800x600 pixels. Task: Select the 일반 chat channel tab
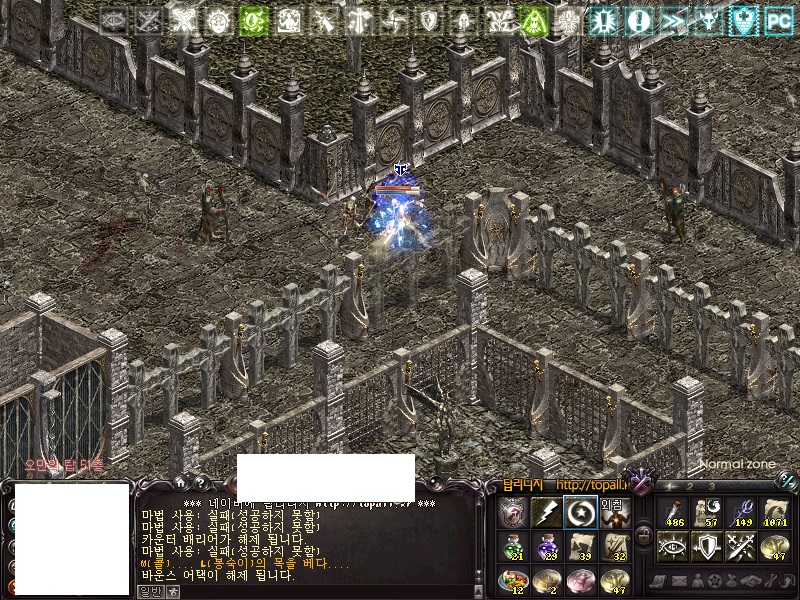pyautogui.click(x=150, y=591)
